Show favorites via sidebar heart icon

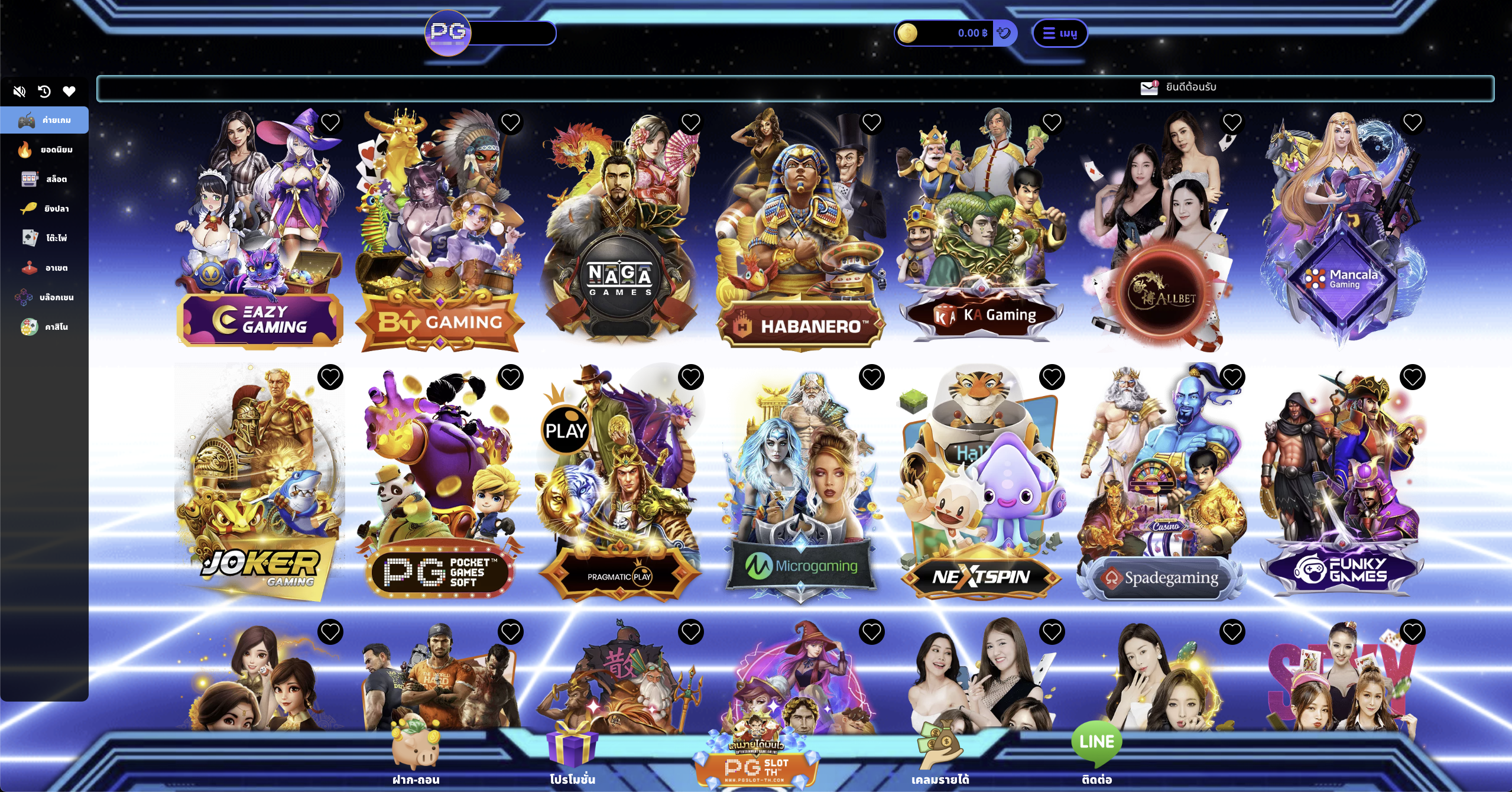point(69,91)
